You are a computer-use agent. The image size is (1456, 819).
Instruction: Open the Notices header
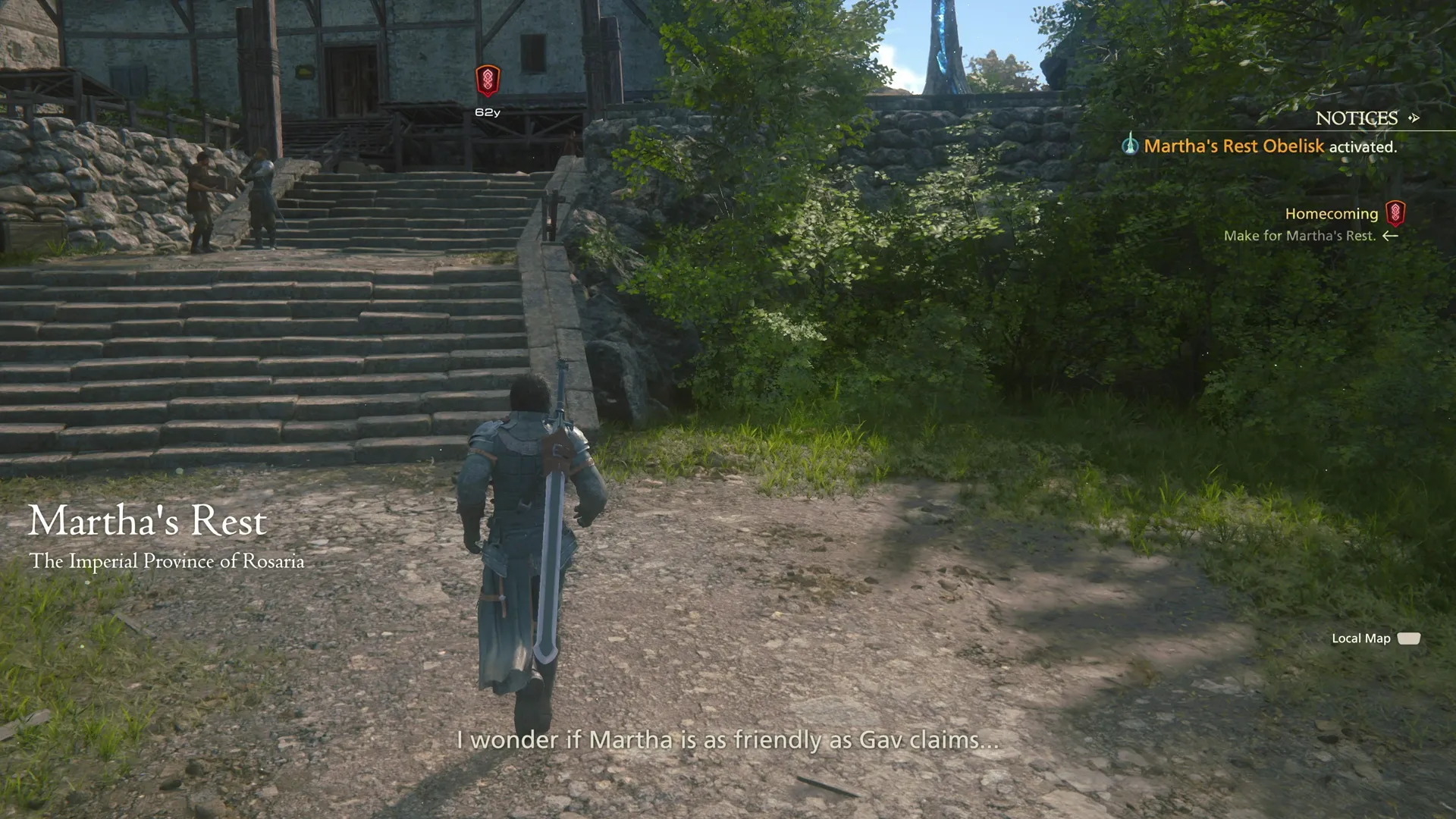click(x=1357, y=118)
